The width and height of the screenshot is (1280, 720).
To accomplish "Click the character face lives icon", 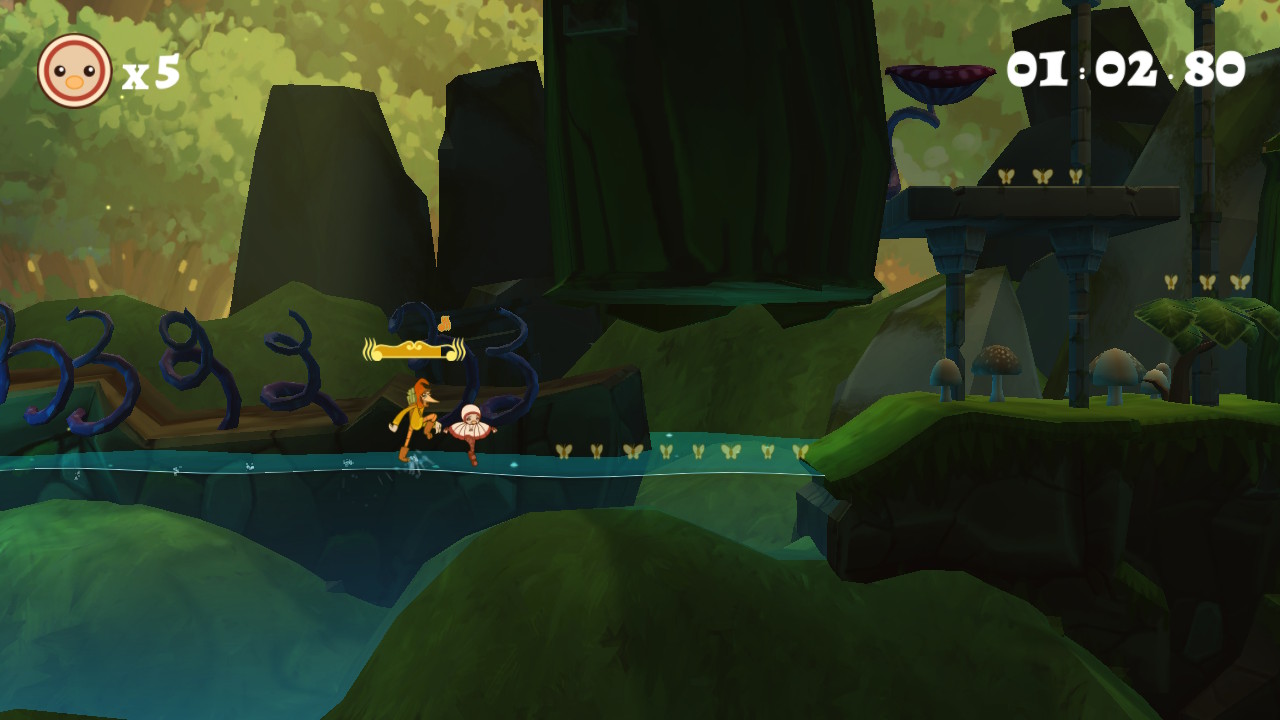I will [74, 71].
